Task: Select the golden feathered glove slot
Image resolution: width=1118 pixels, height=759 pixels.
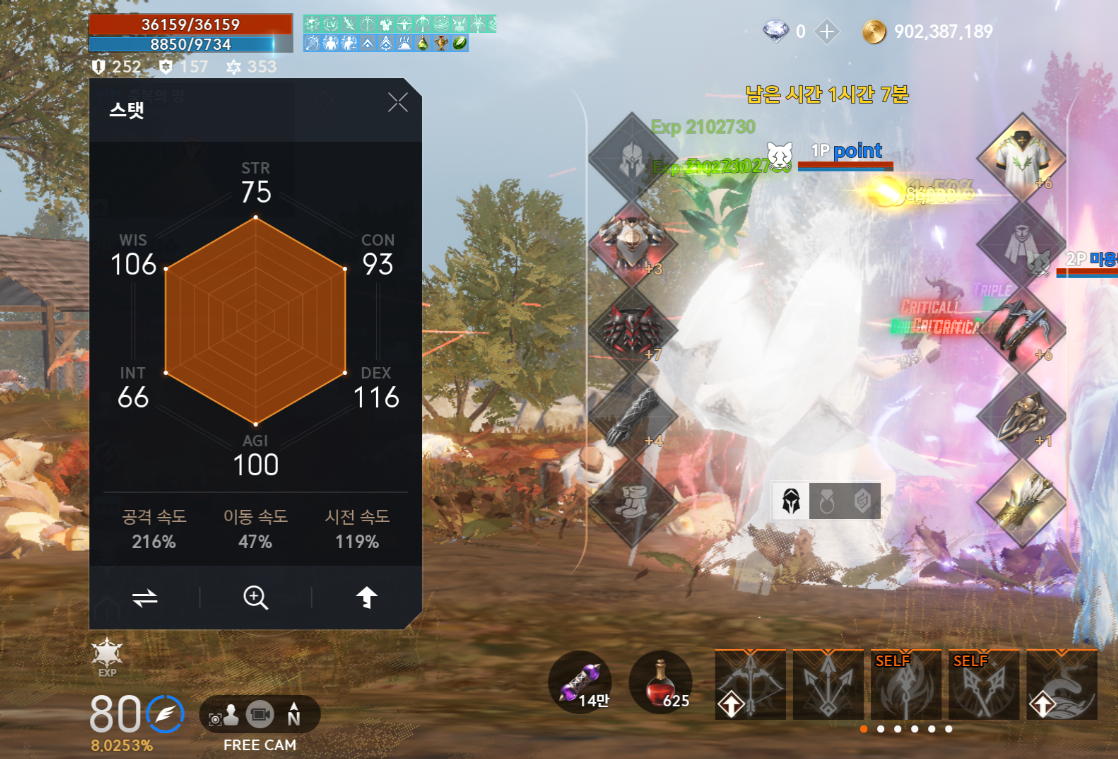Action: pyautogui.click(x=1021, y=498)
